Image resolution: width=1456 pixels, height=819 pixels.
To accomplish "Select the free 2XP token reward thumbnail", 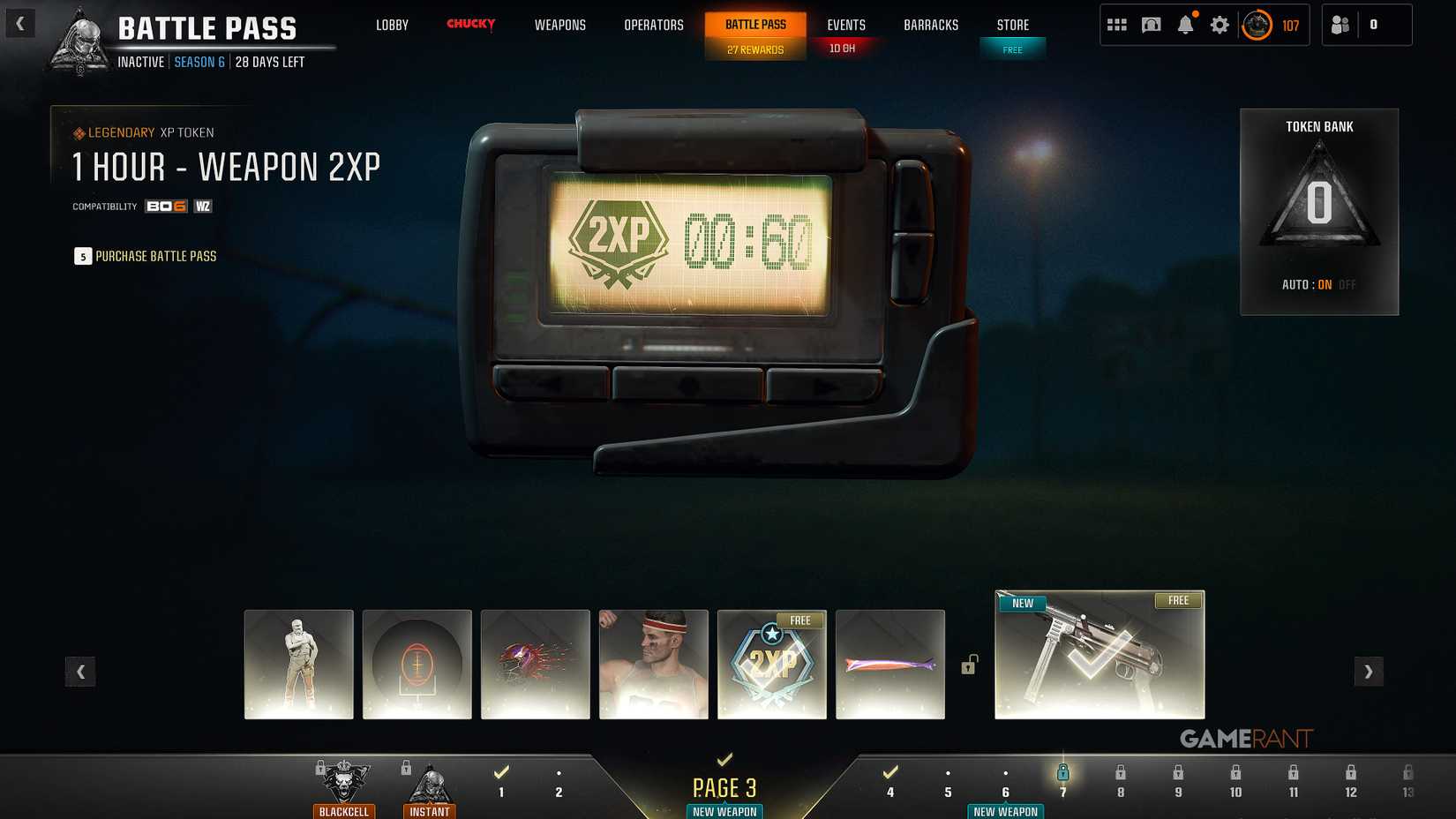I will [x=771, y=664].
